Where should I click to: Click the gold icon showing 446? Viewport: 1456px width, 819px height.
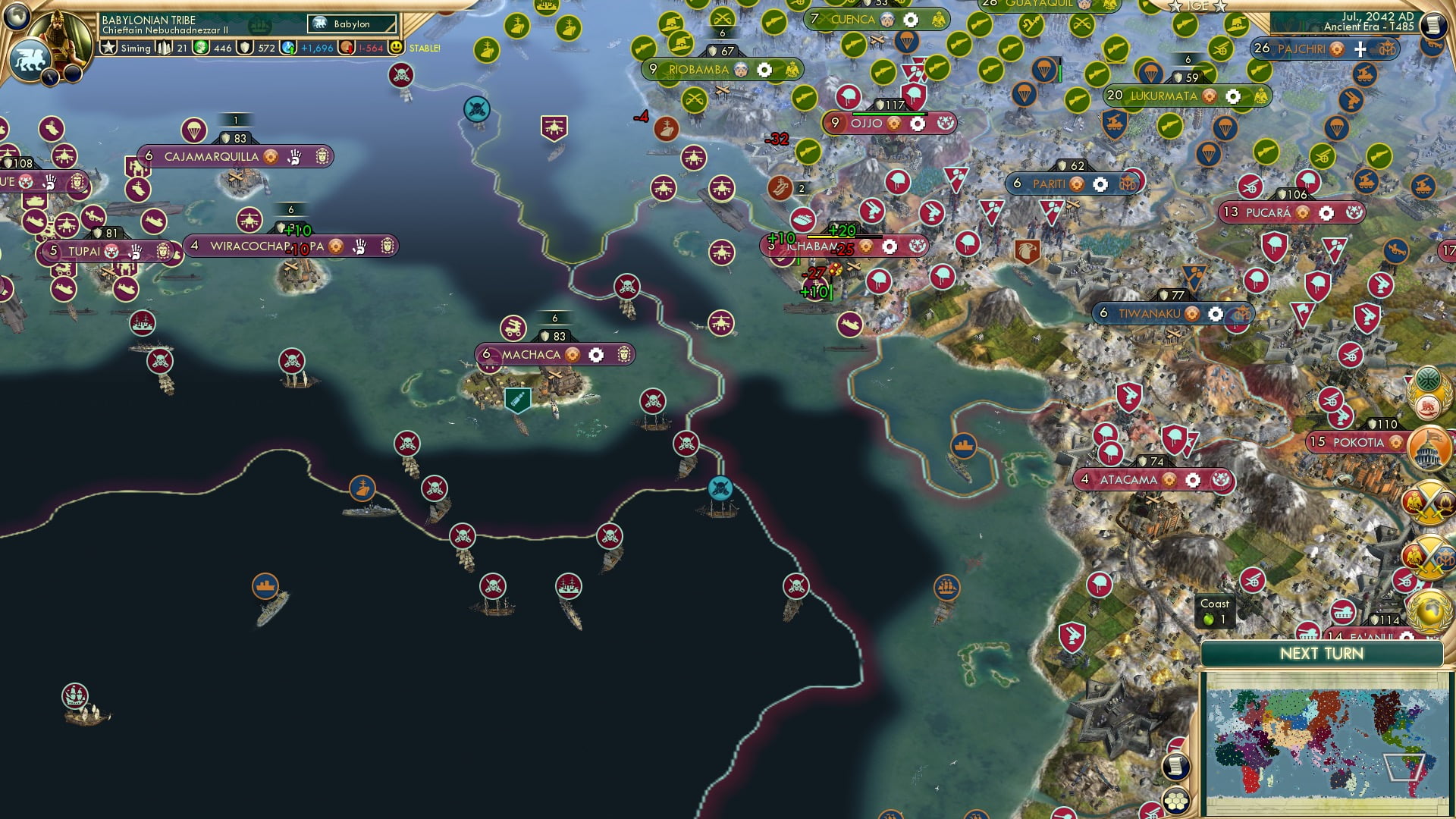200,48
